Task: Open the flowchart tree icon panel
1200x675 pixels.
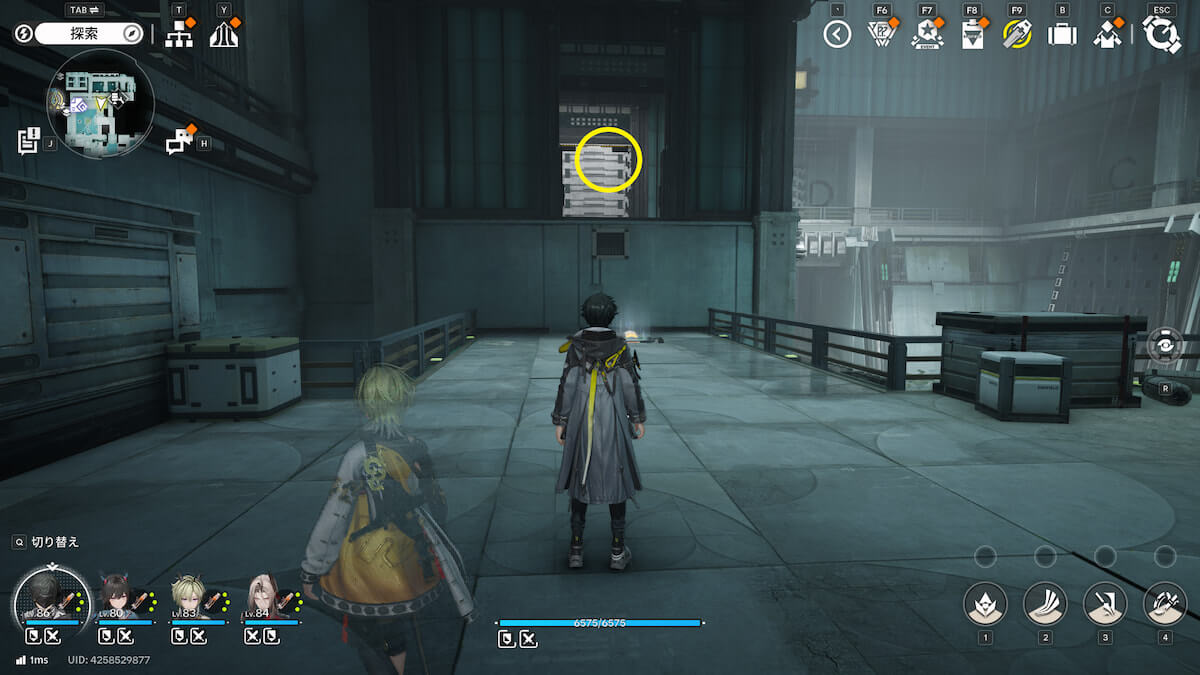Action: click(179, 34)
